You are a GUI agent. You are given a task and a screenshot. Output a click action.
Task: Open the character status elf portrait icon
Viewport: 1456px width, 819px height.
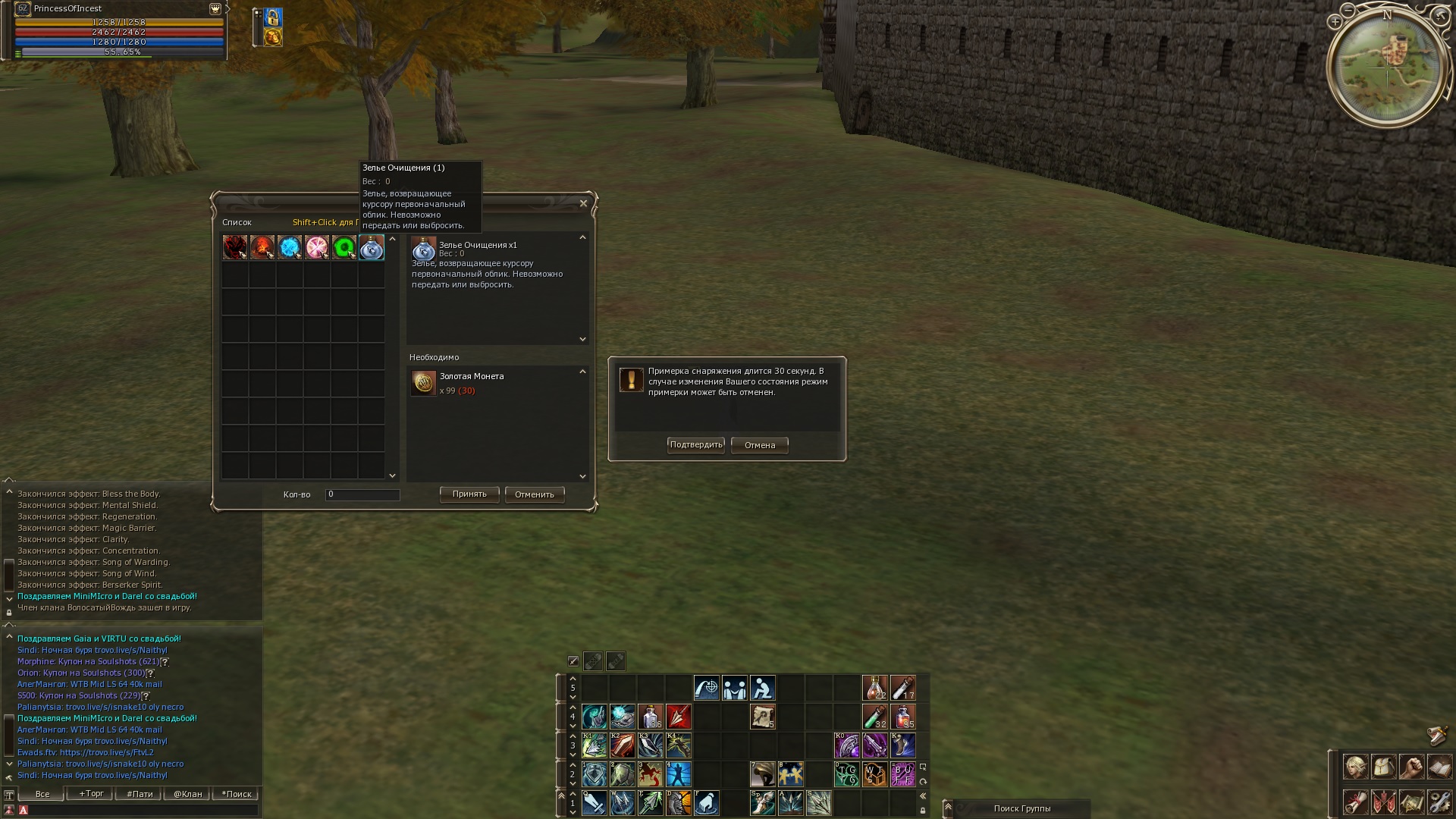[x=1355, y=767]
